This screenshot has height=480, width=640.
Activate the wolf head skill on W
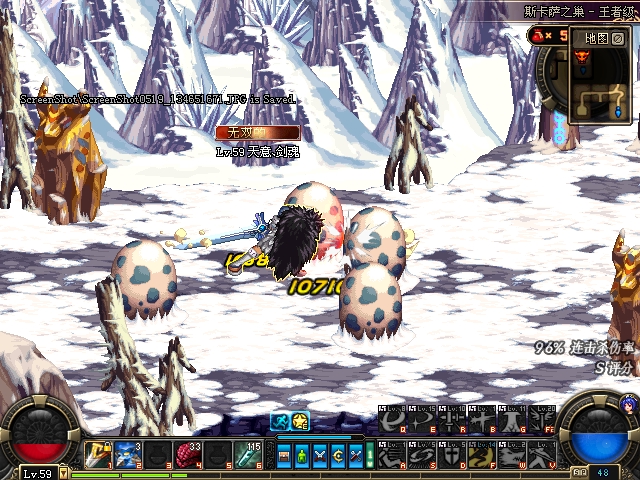tap(513, 455)
